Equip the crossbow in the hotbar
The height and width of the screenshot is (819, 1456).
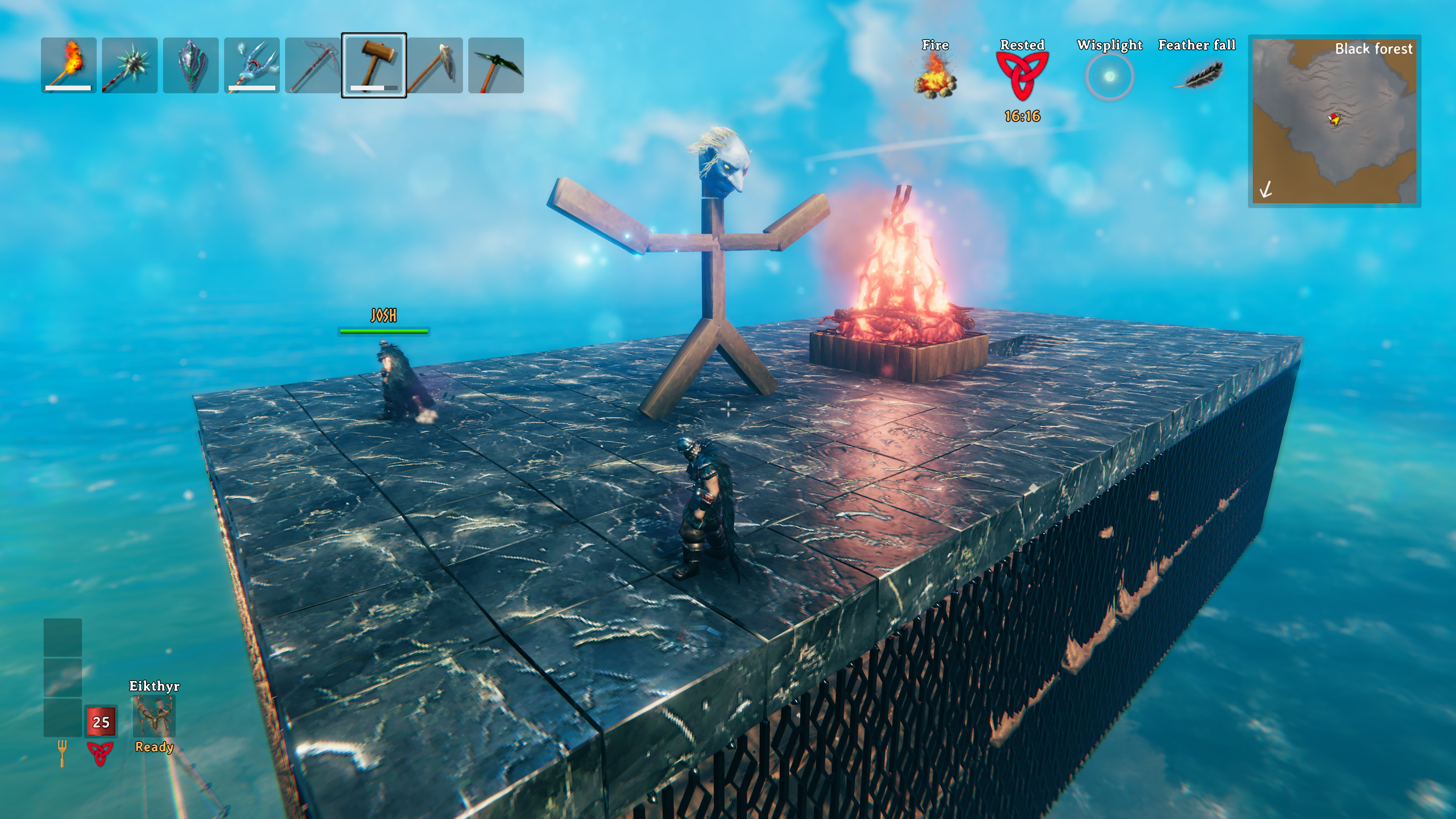tap(313, 65)
